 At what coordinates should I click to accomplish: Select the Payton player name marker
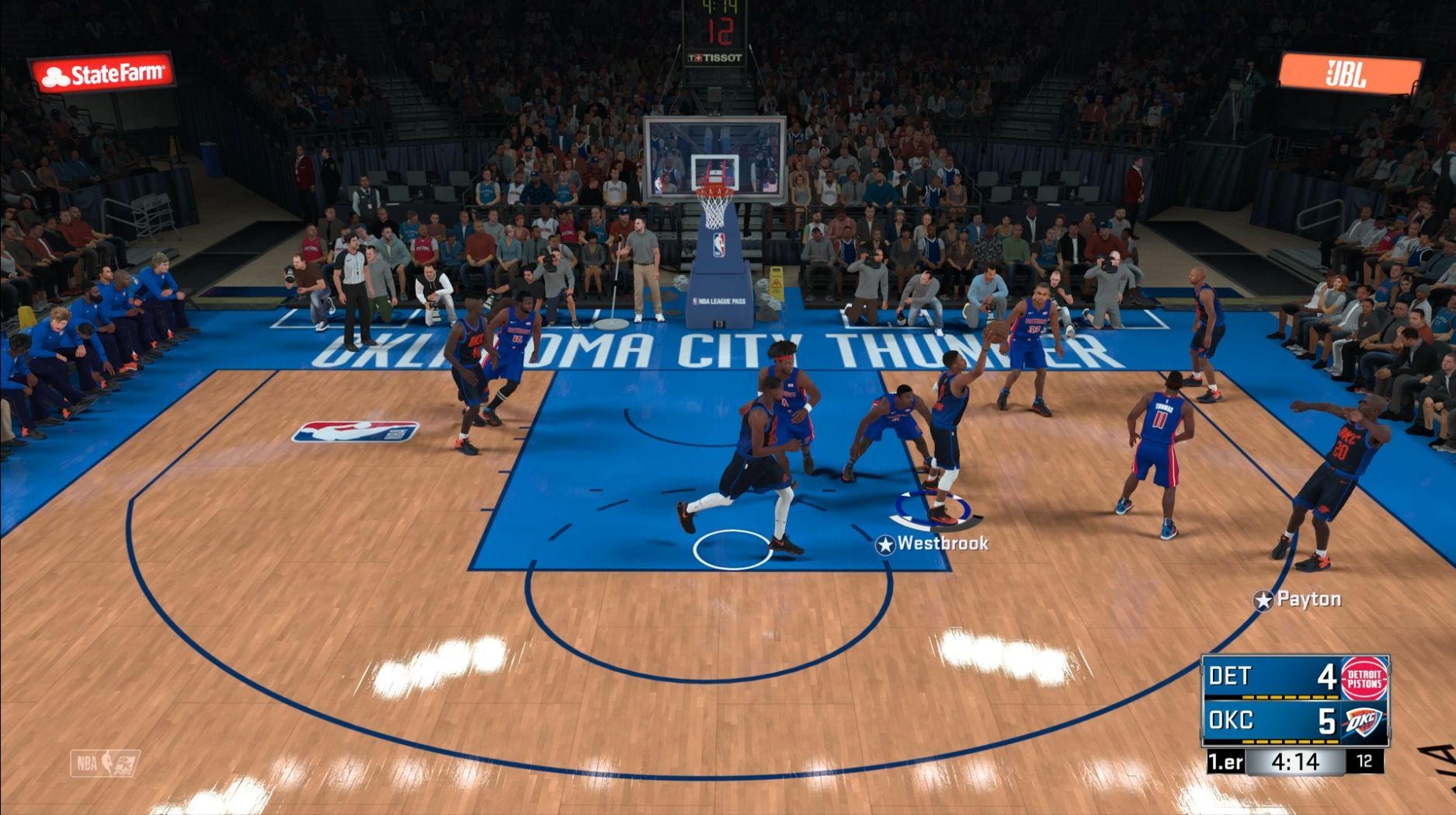pos(1298,600)
